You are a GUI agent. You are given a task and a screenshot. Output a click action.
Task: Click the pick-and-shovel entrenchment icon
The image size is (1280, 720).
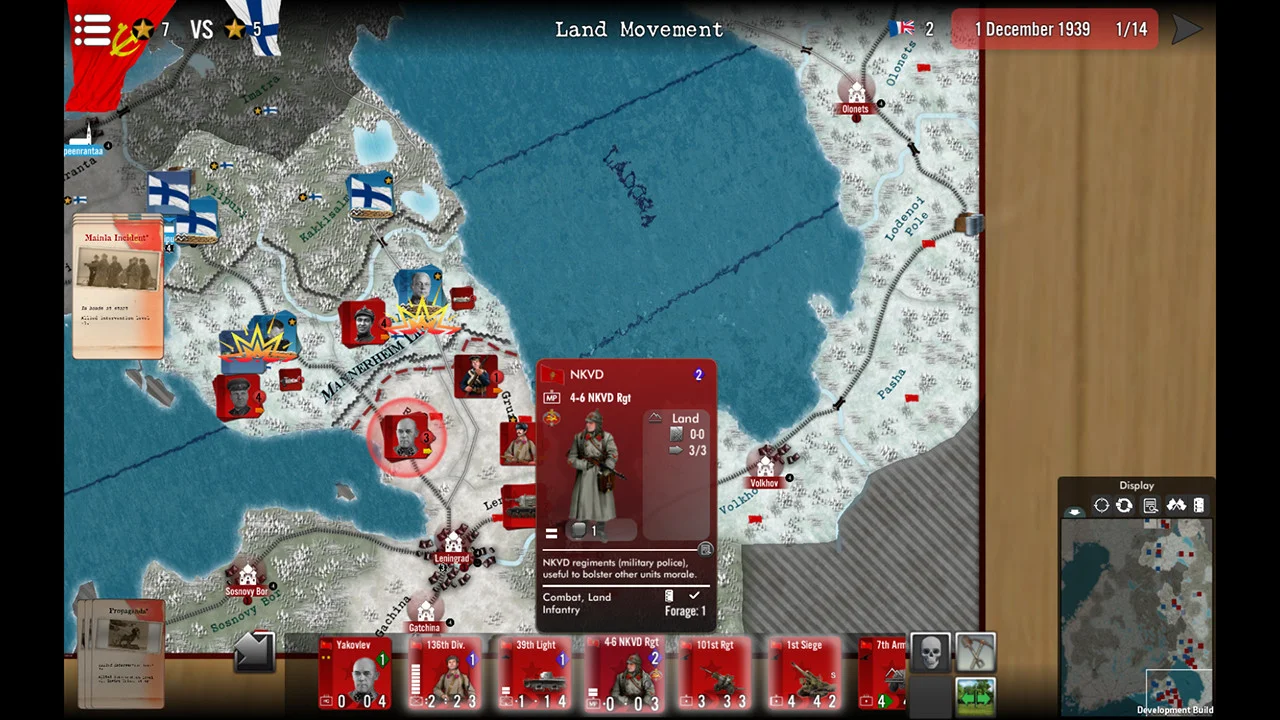[x=974, y=651]
